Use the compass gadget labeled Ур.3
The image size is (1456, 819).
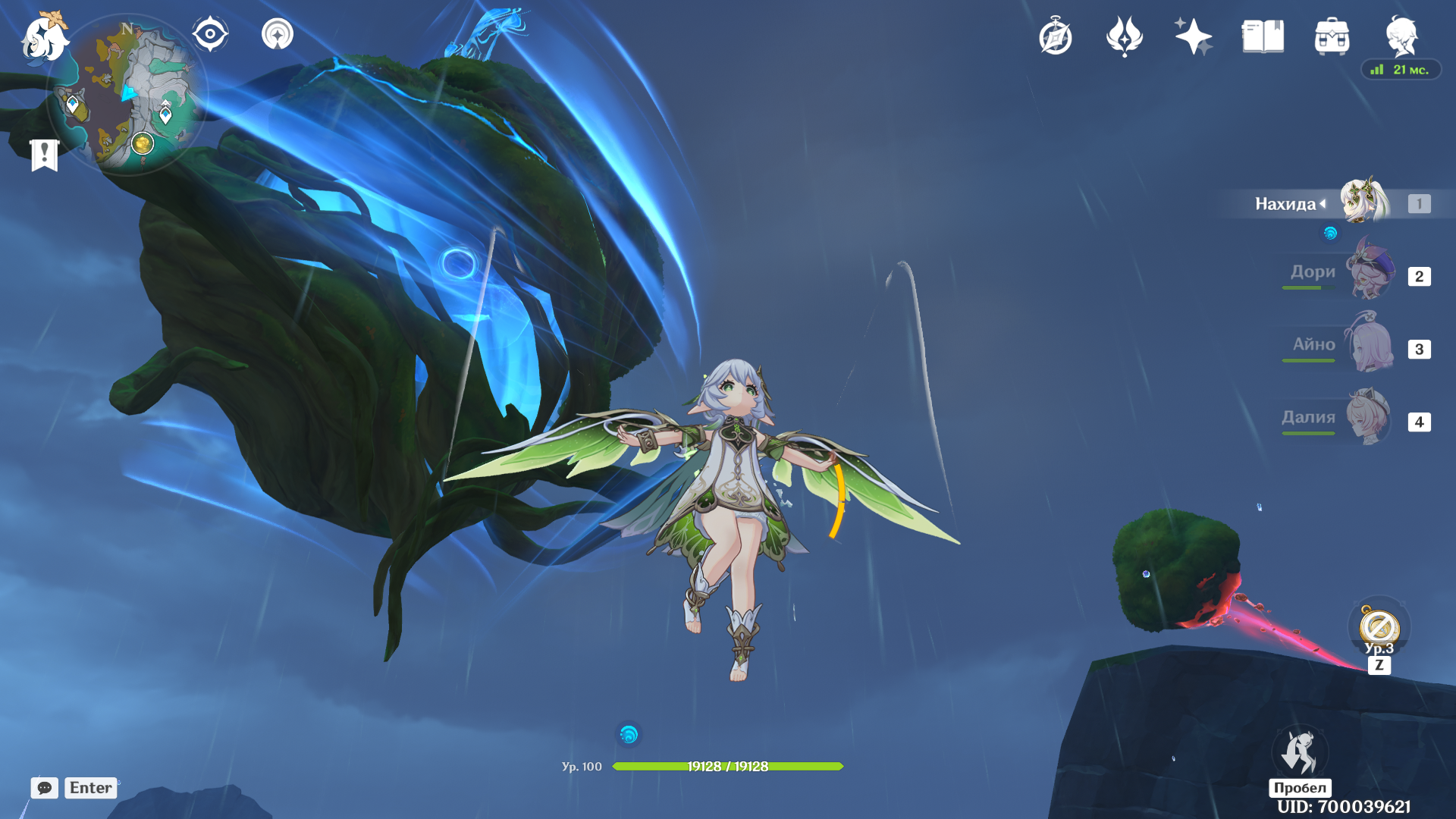point(1379,627)
